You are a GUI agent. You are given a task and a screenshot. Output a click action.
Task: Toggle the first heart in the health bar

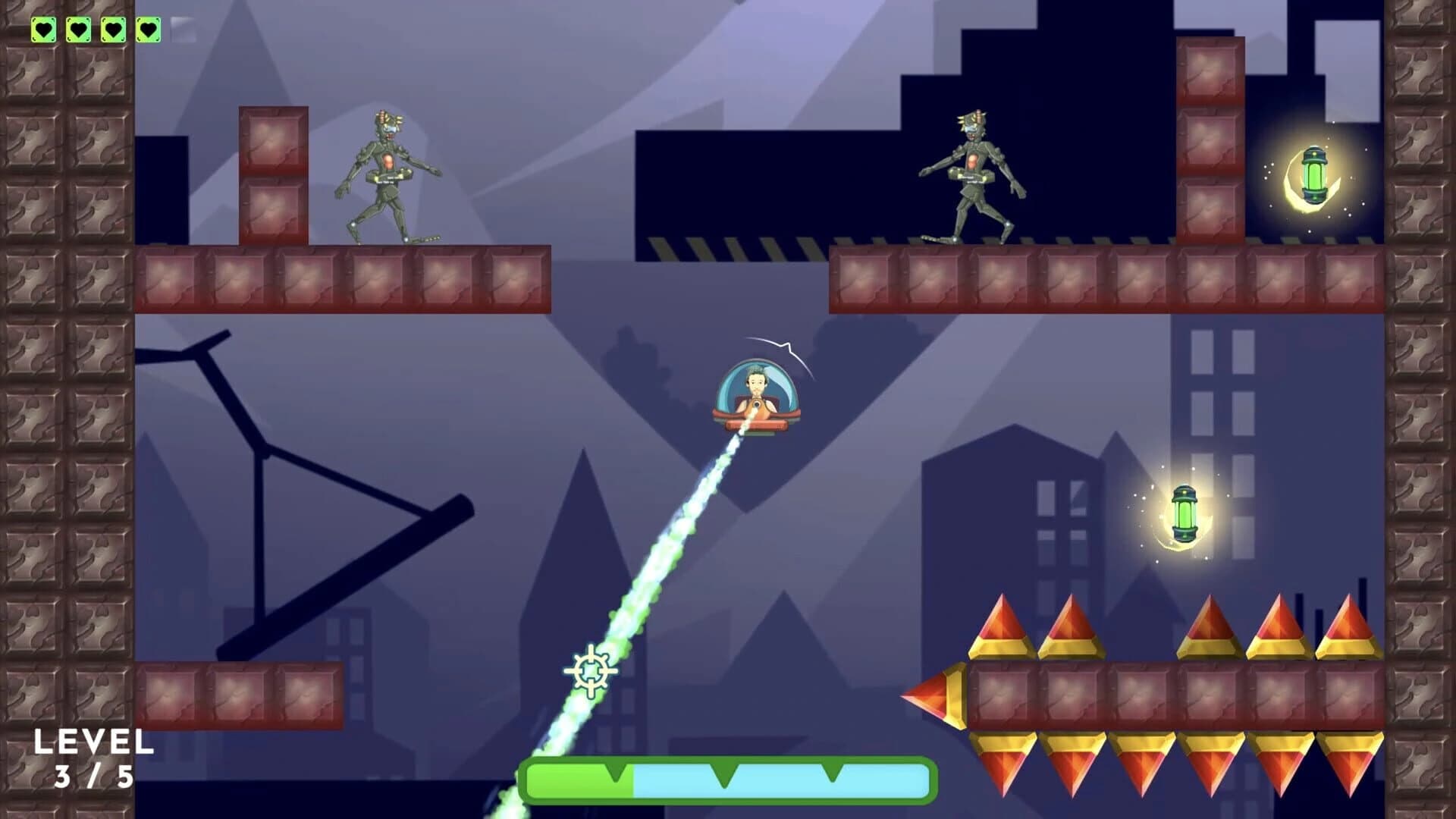tap(44, 29)
